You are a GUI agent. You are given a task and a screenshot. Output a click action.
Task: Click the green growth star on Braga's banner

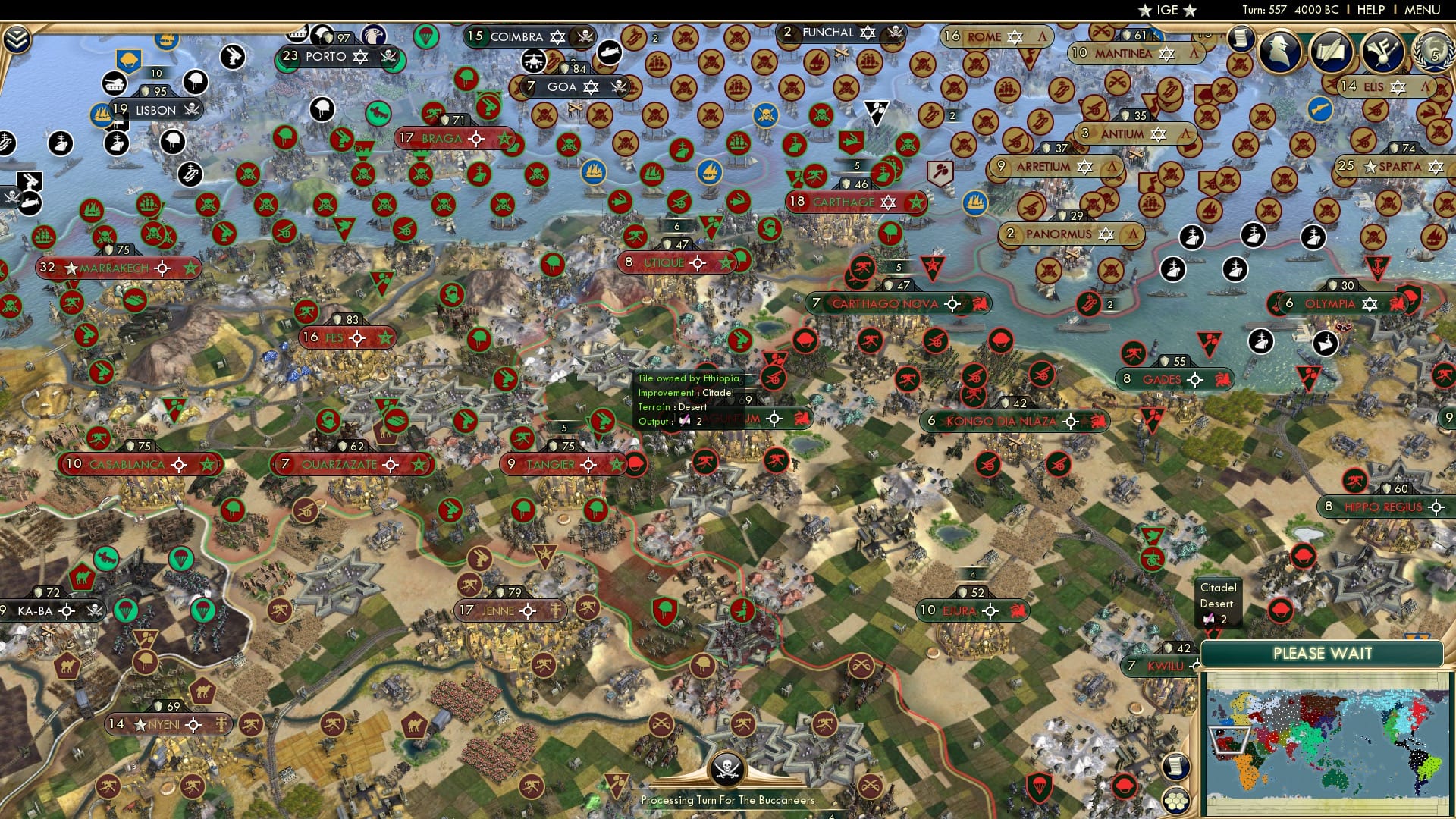click(504, 139)
